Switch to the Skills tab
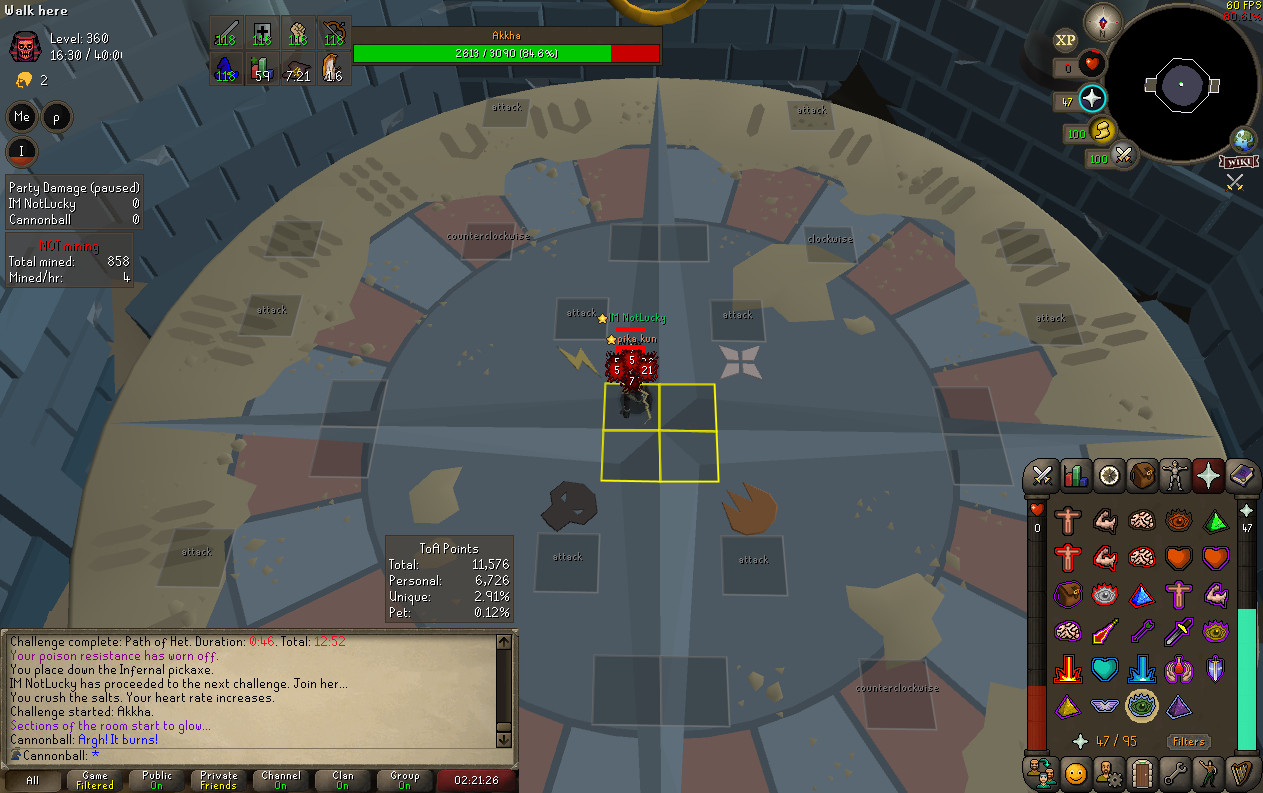 click(x=1075, y=477)
